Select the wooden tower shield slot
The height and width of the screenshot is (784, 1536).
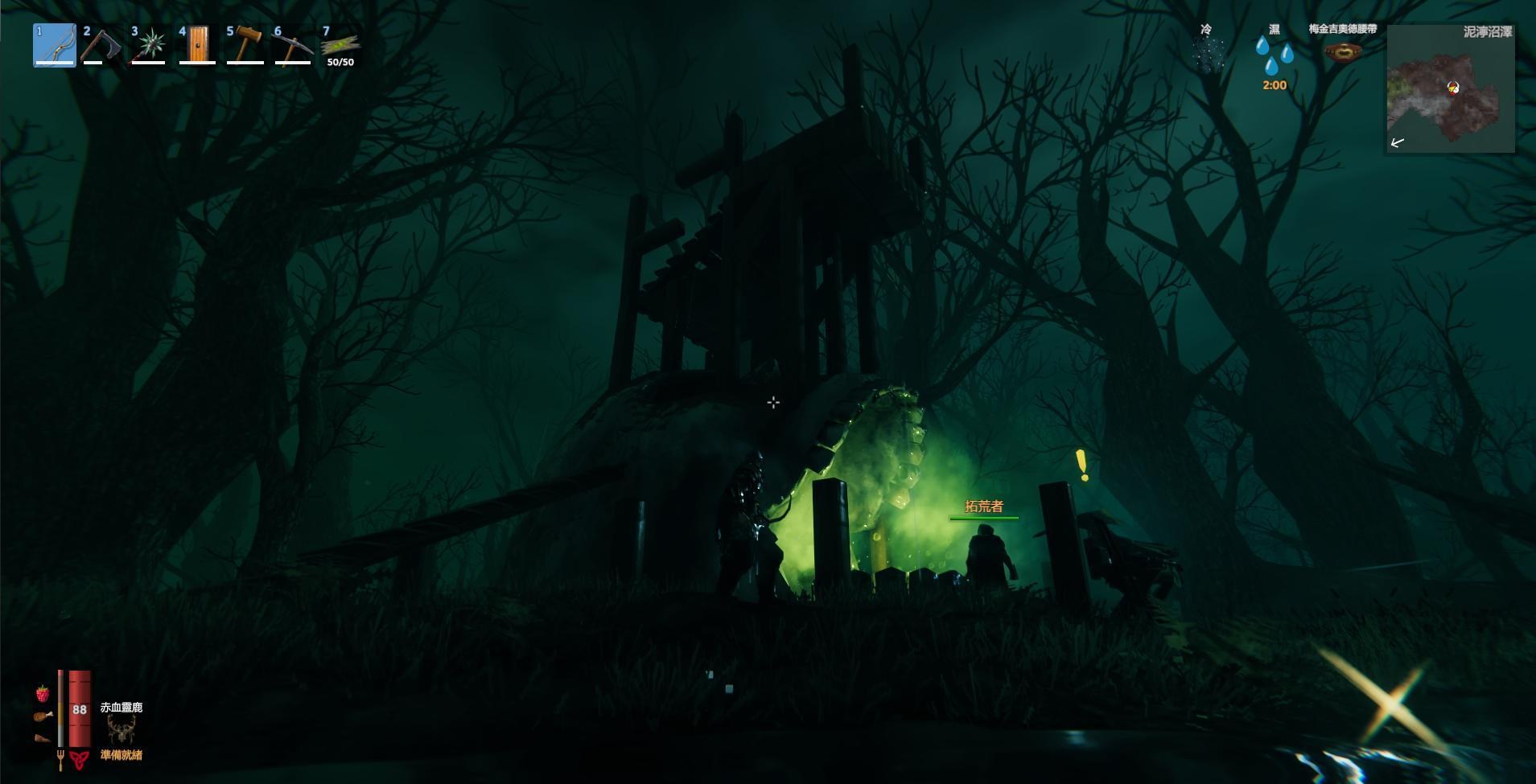tap(197, 45)
